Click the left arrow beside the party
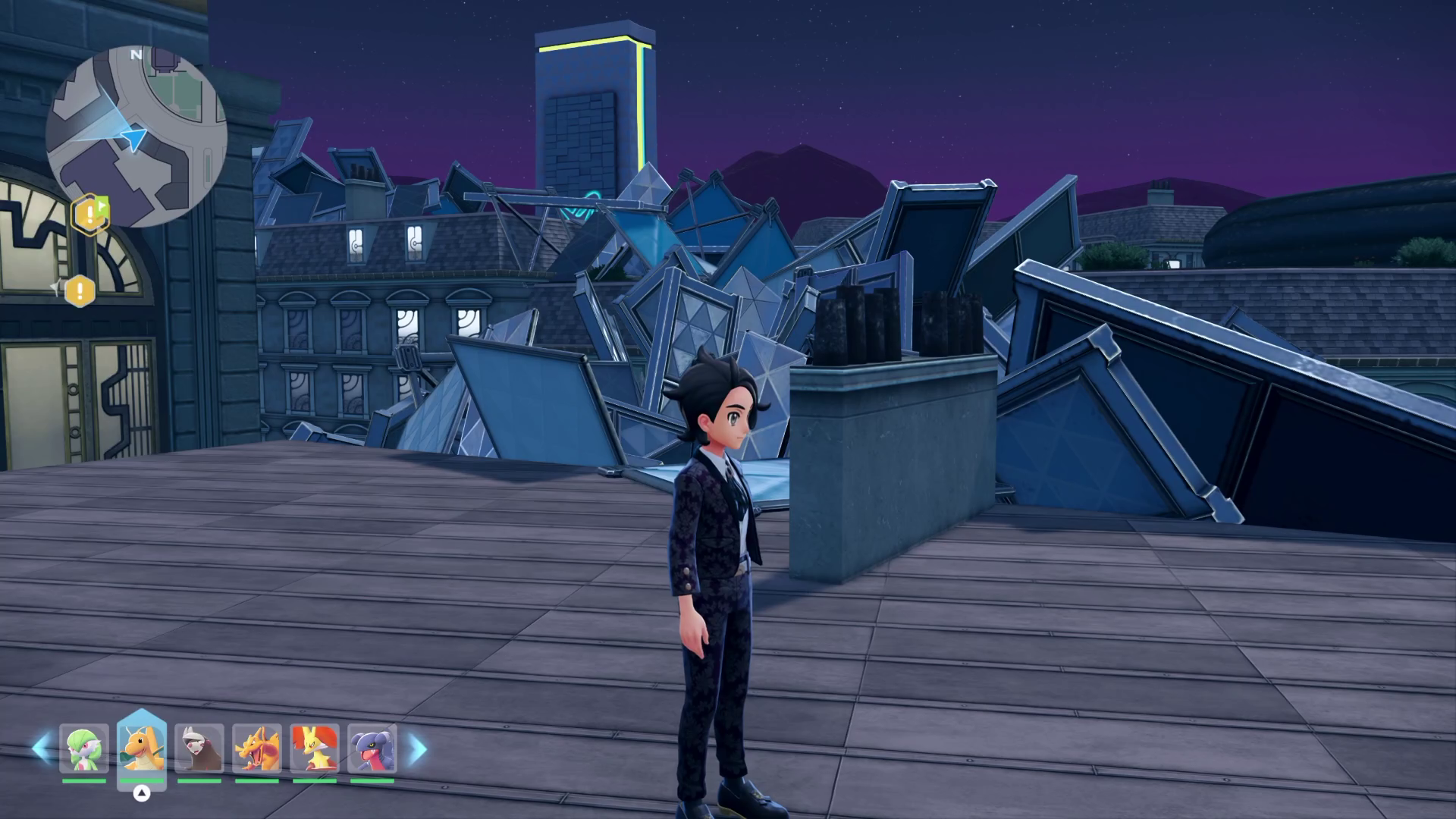 [x=40, y=749]
